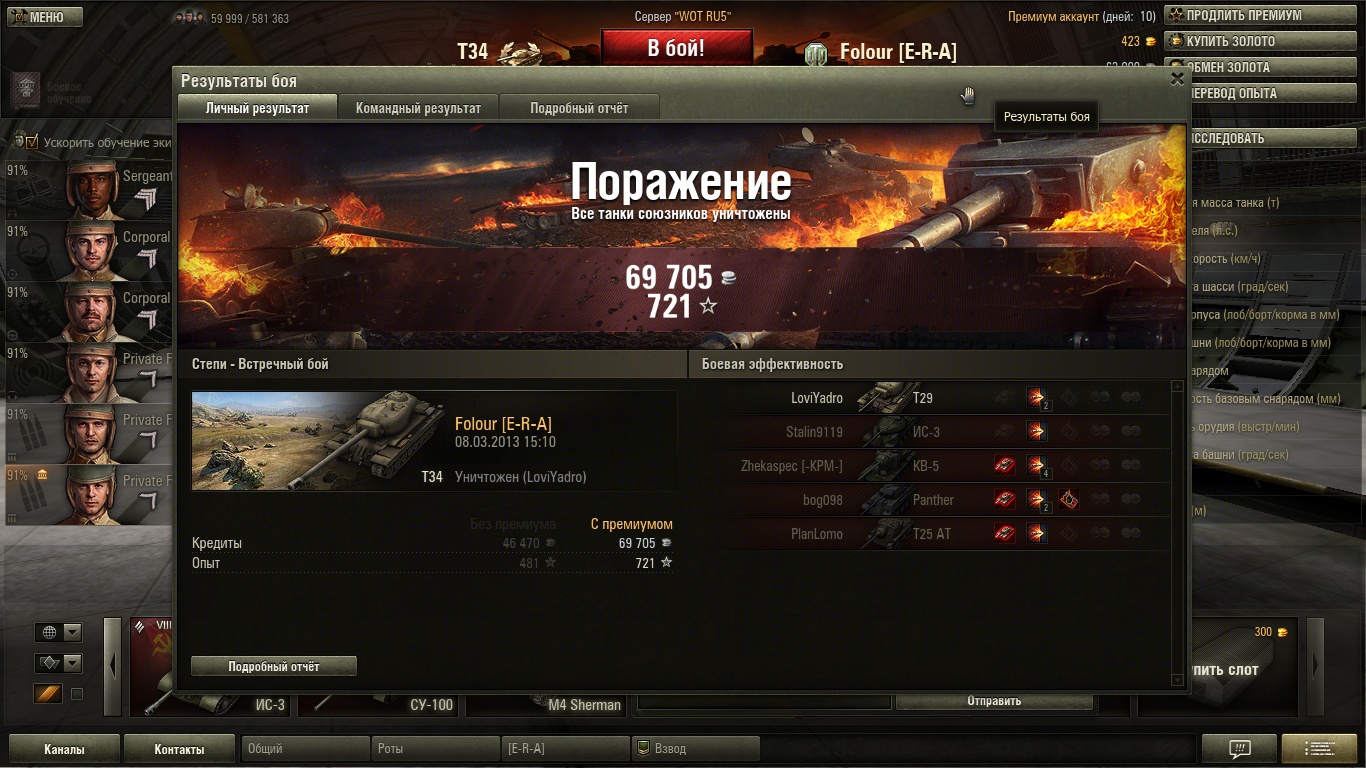Switch to the Командный результат tab
Image resolution: width=1366 pixels, height=768 pixels.
[x=418, y=108]
